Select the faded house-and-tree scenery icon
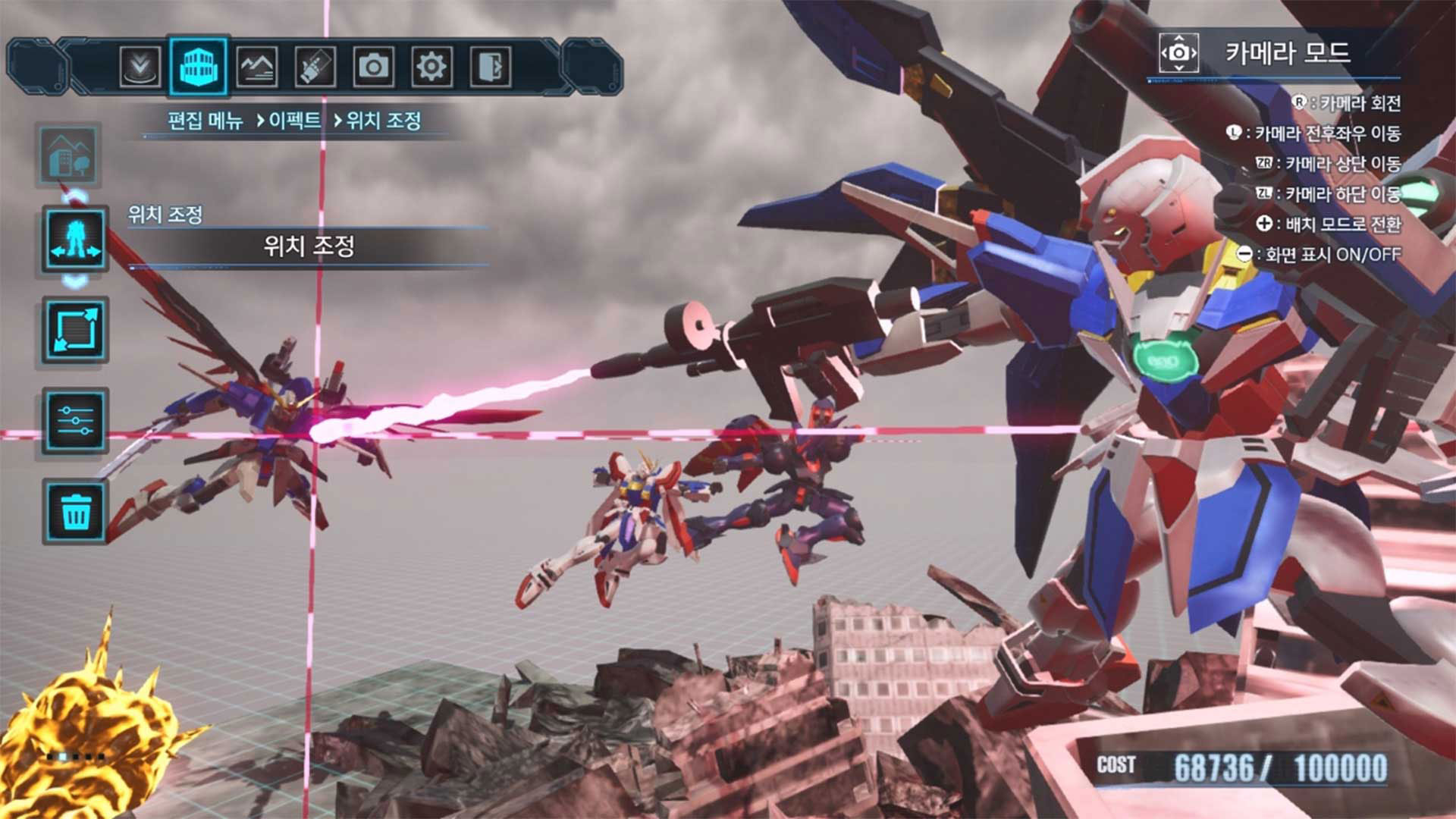This screenshot has width=1456, height=819. tap(68, 155)
